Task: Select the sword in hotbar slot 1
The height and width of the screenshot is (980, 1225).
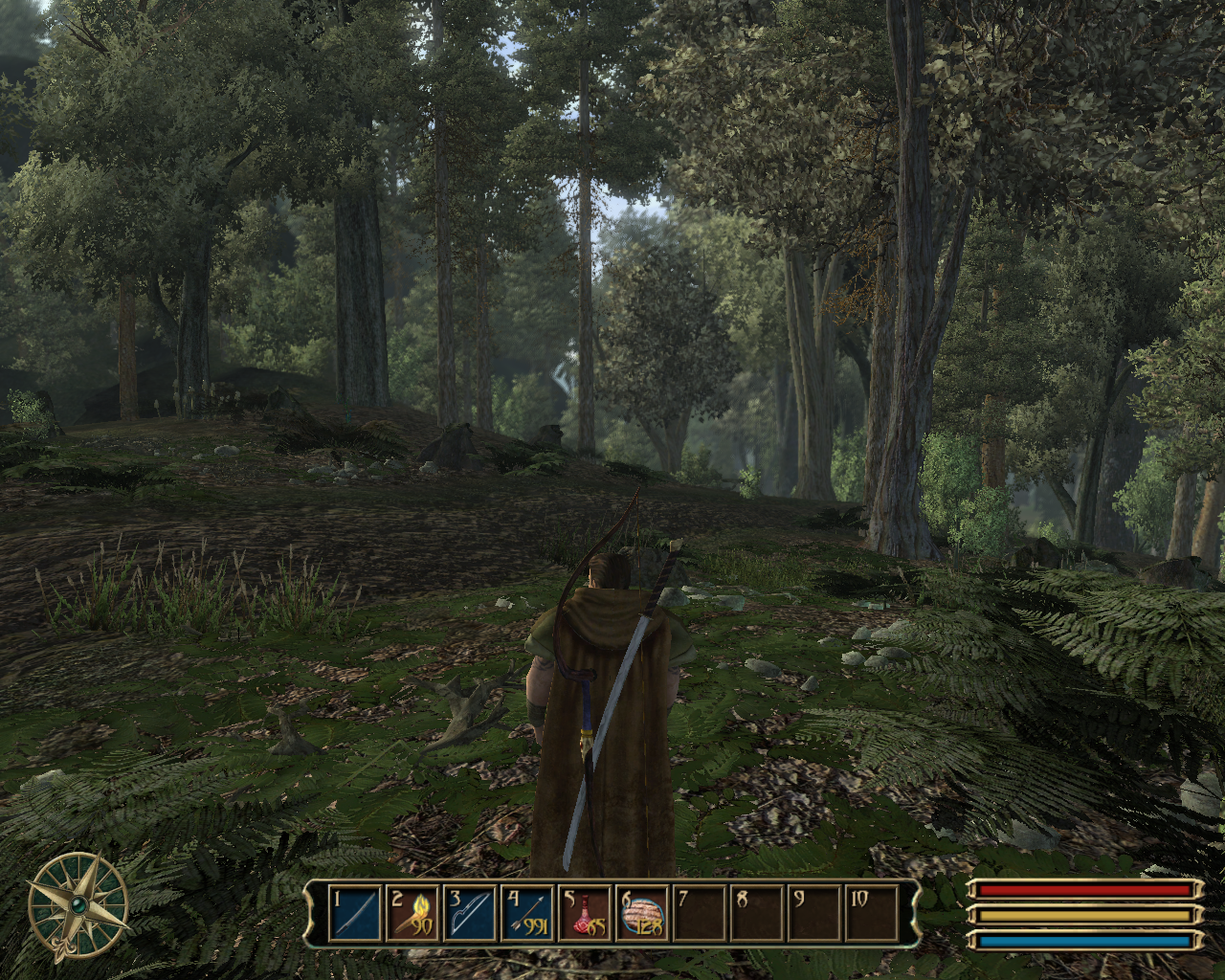Action: (x=355, y=914)
